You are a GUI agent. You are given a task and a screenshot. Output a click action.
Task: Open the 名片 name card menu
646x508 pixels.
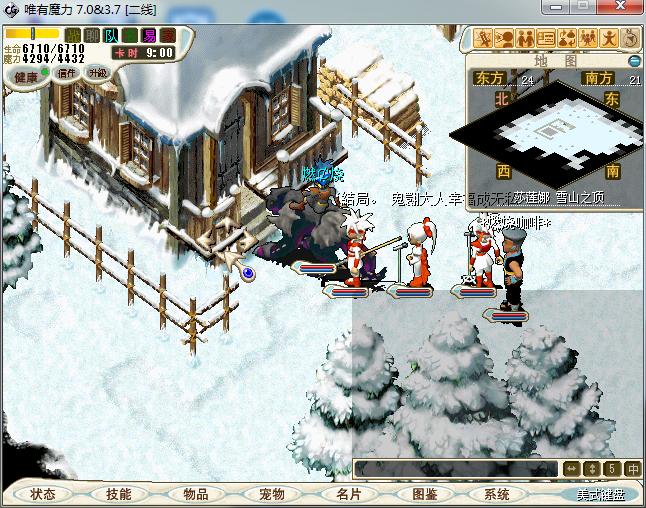348,494
